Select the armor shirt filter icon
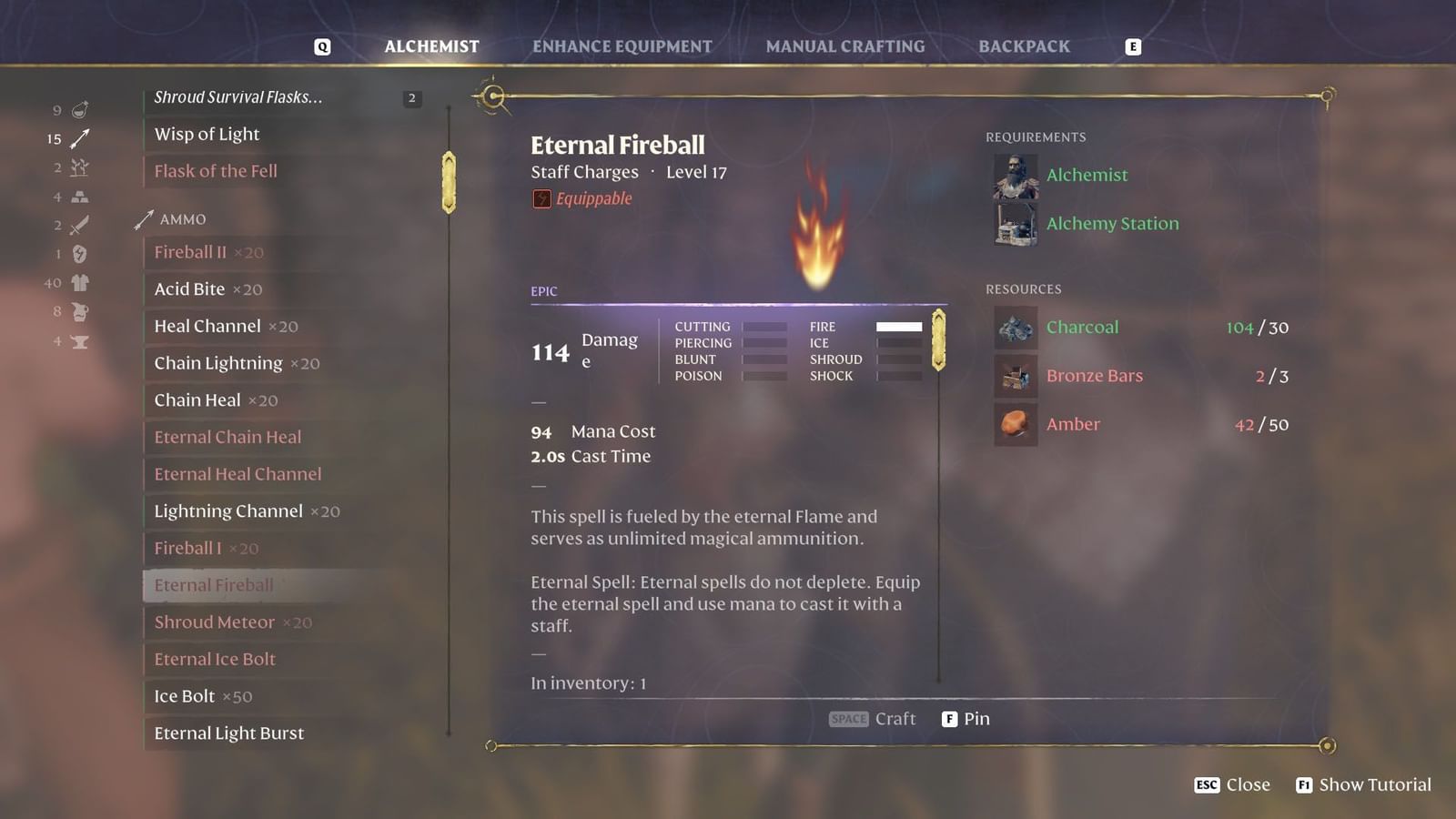The image size is (1456, 819). [x=80, y=282]
